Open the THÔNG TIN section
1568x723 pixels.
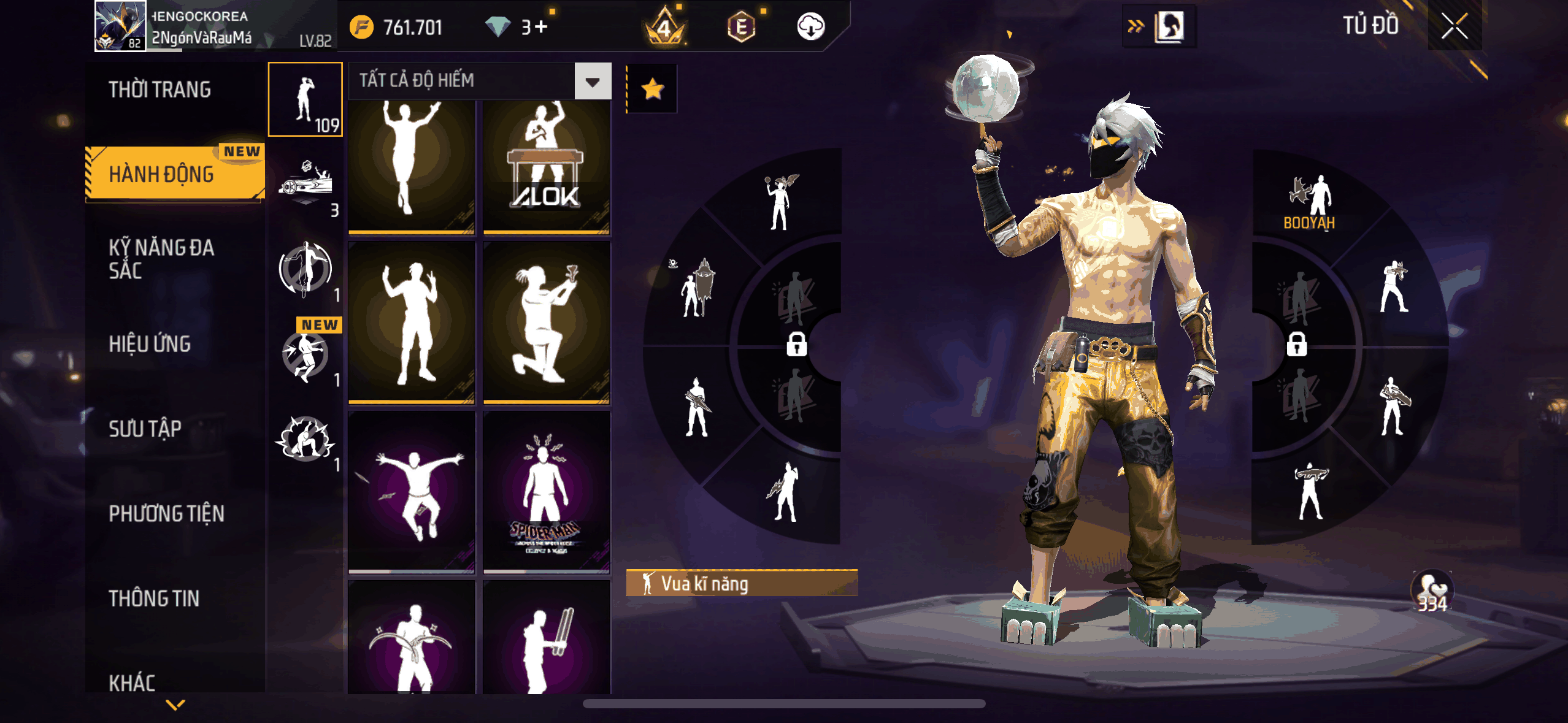coord(154,598)
